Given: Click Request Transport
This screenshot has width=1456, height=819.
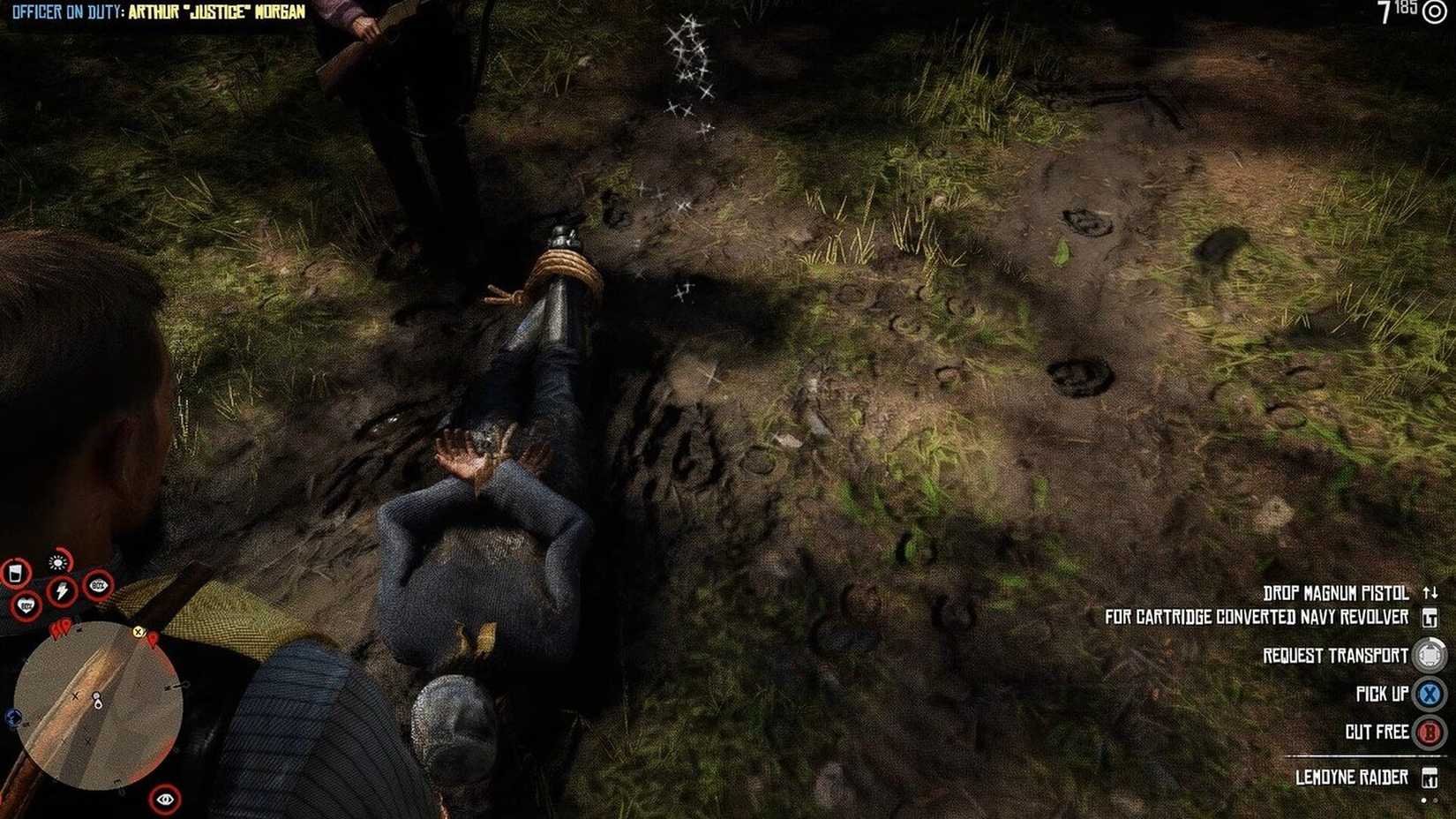Looking at the screenshot, I should click(1337, 655).
